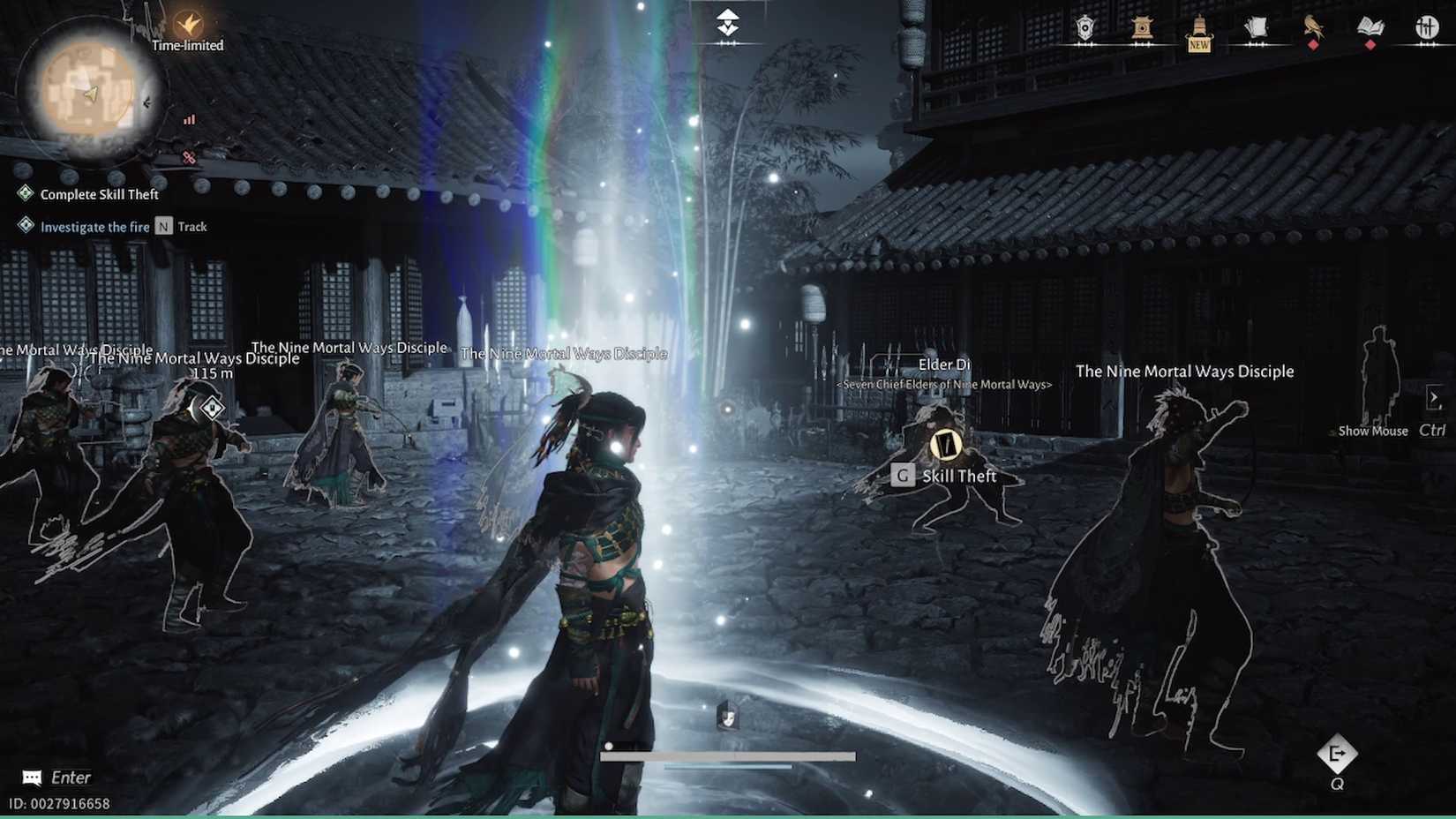Open the clock tower pavilion icon
This screenshot has height=819, width=1456.
tap(1141, 26)
